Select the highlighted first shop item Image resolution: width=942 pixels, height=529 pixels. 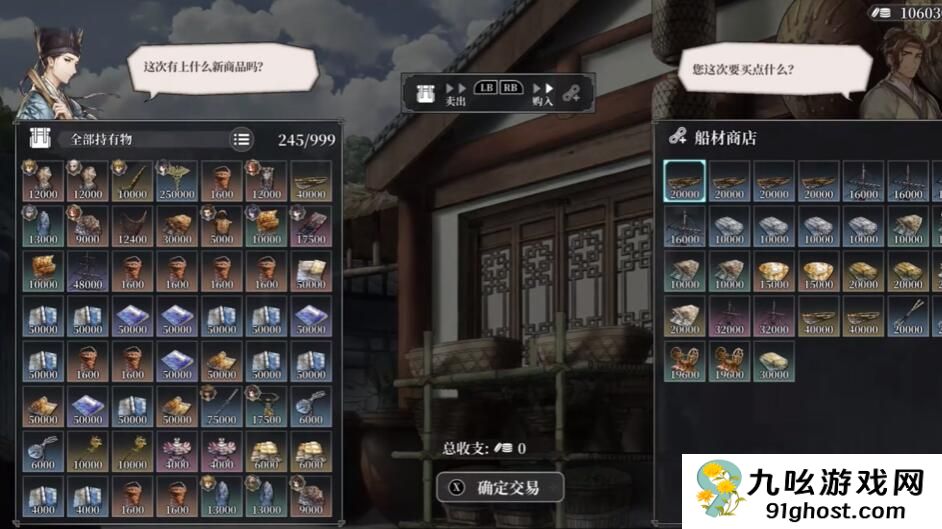pos(685,181)
